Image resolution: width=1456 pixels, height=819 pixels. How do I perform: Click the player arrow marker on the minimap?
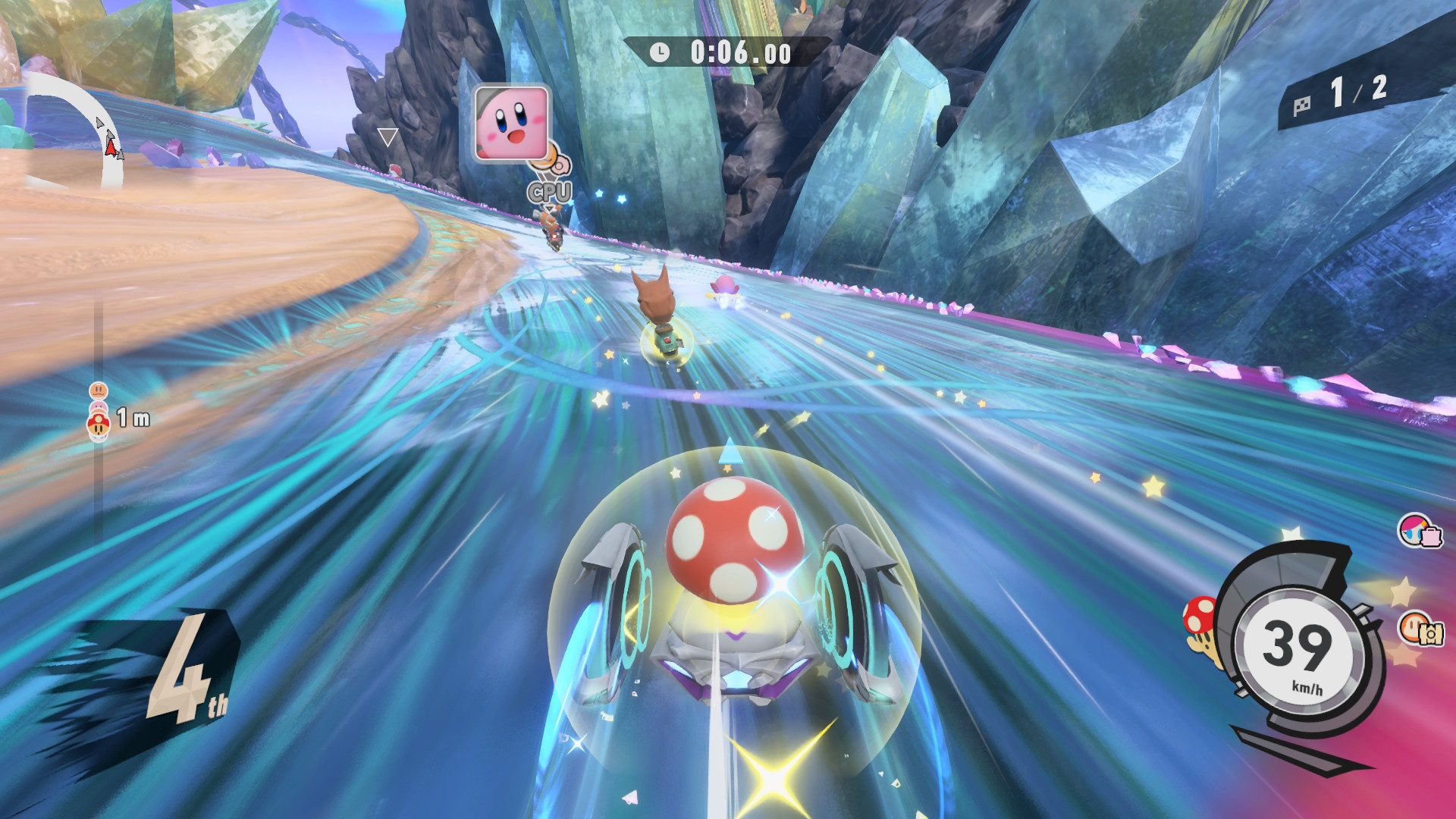pyautogui.click(x=112, y=149)
